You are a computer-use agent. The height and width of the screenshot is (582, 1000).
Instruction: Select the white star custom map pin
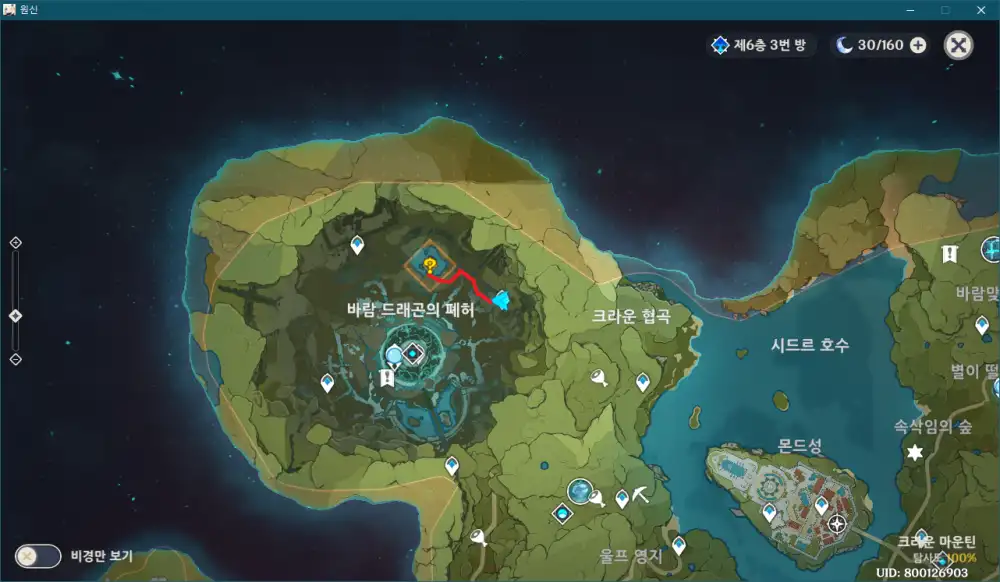coord(913,453)
